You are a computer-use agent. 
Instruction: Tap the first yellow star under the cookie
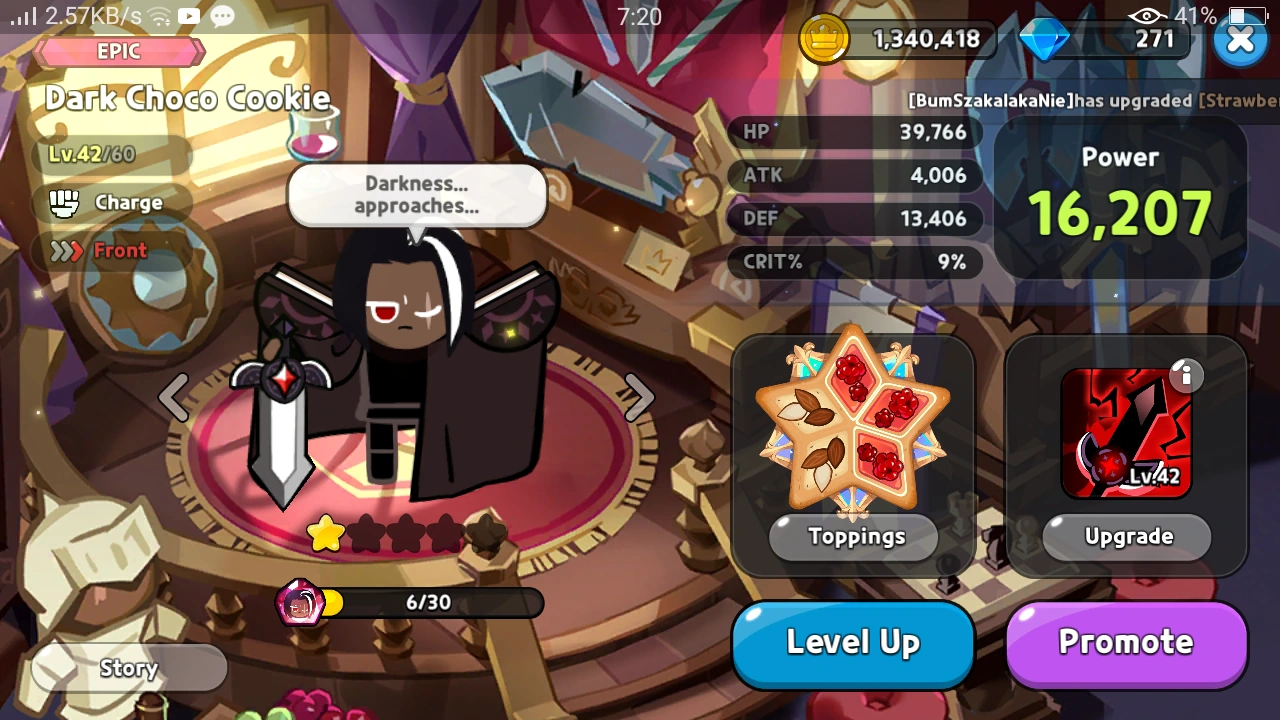(x=326, y=535)
